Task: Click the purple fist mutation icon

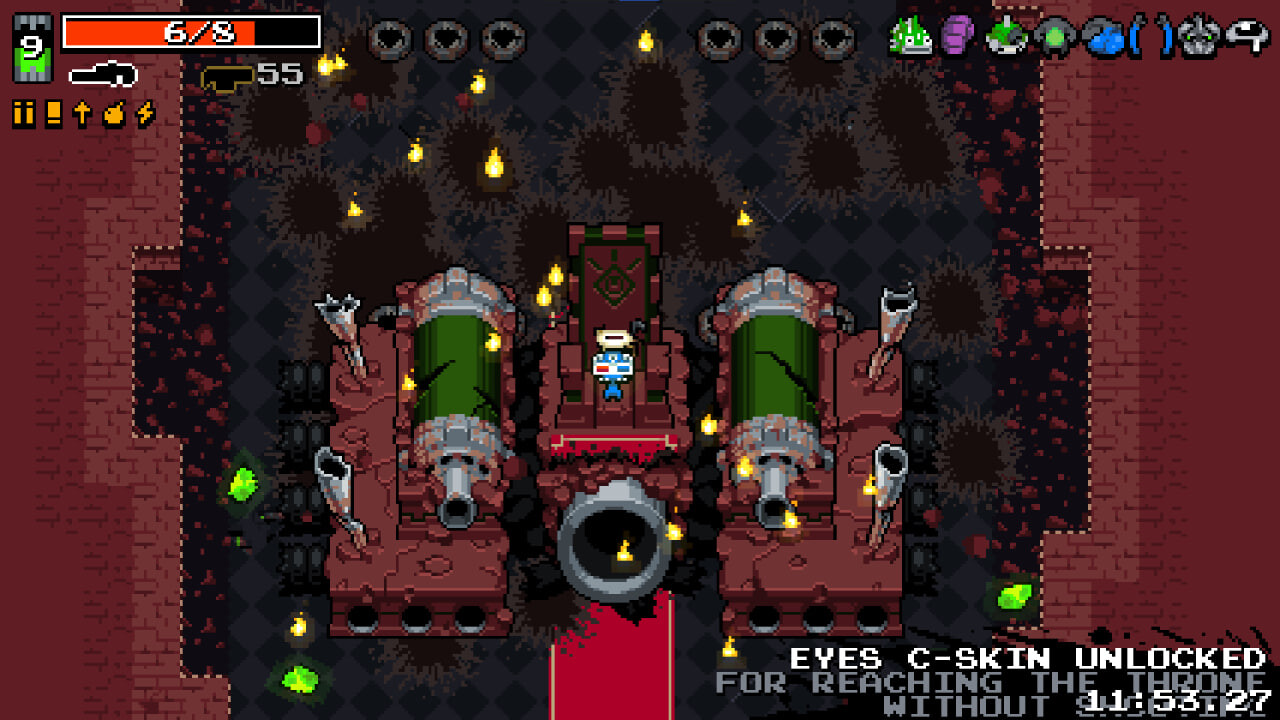Action: (x=957, y=38)
